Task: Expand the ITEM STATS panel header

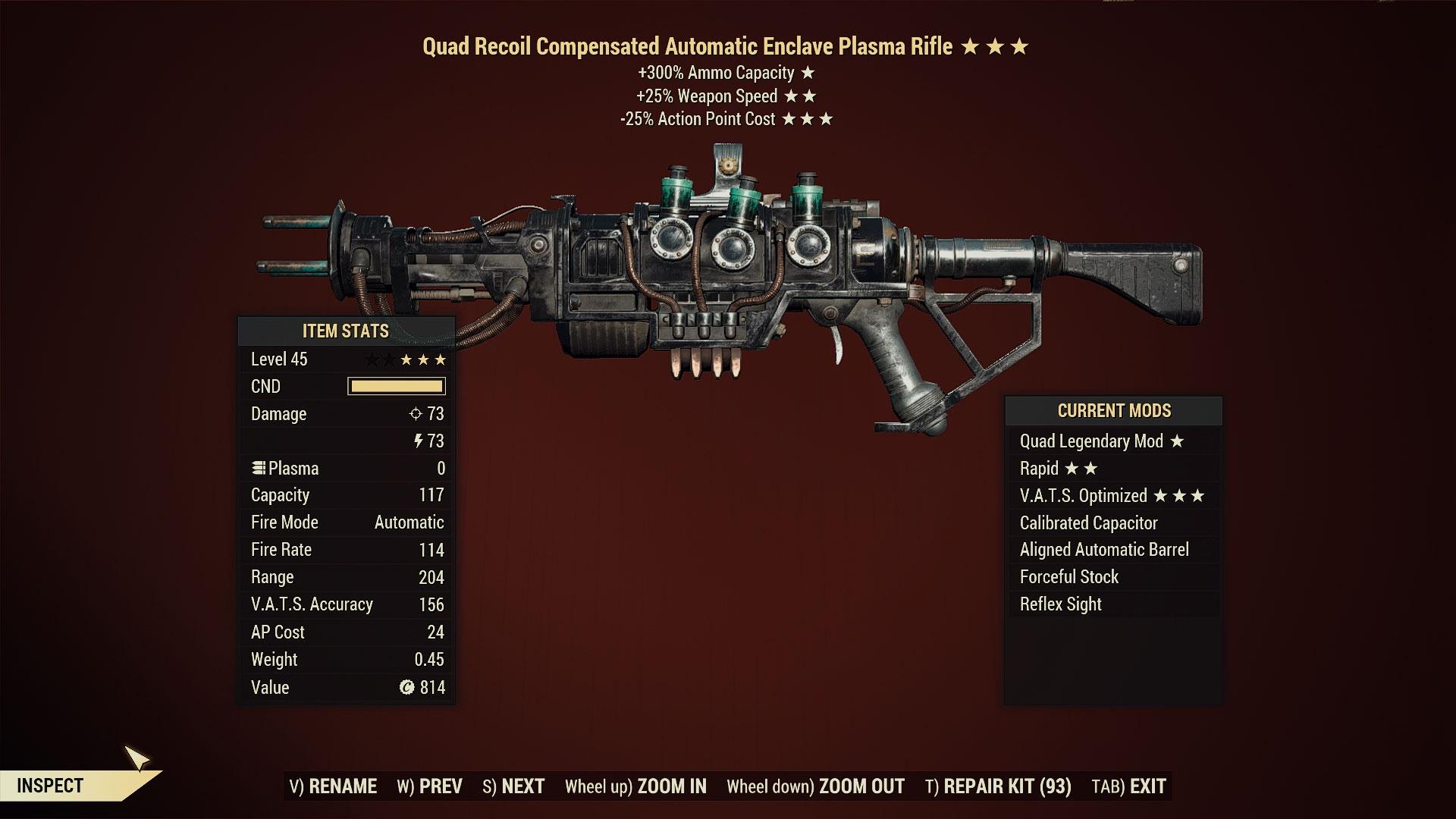Action: [345, 331]
